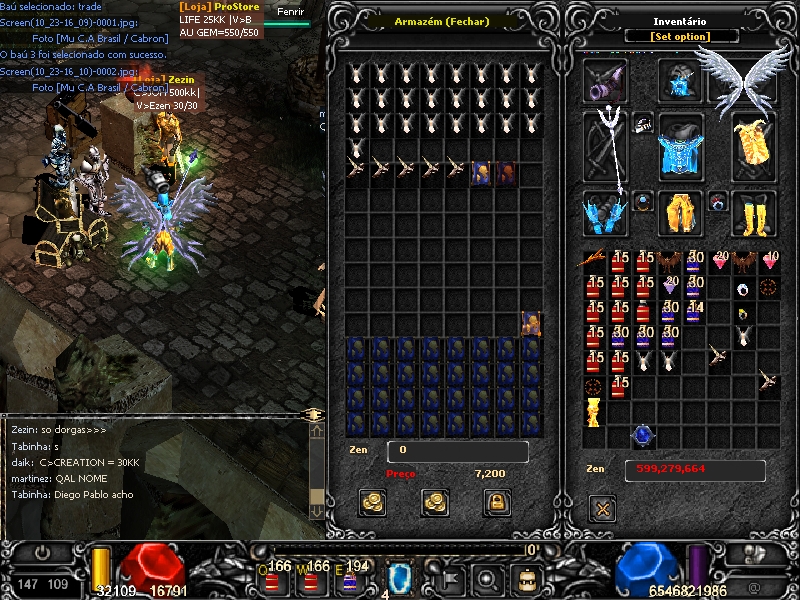This screenshot has width=800, height=600.
Task: Pick the blue jewel in the inventory
Action: [x=642, y=436]
